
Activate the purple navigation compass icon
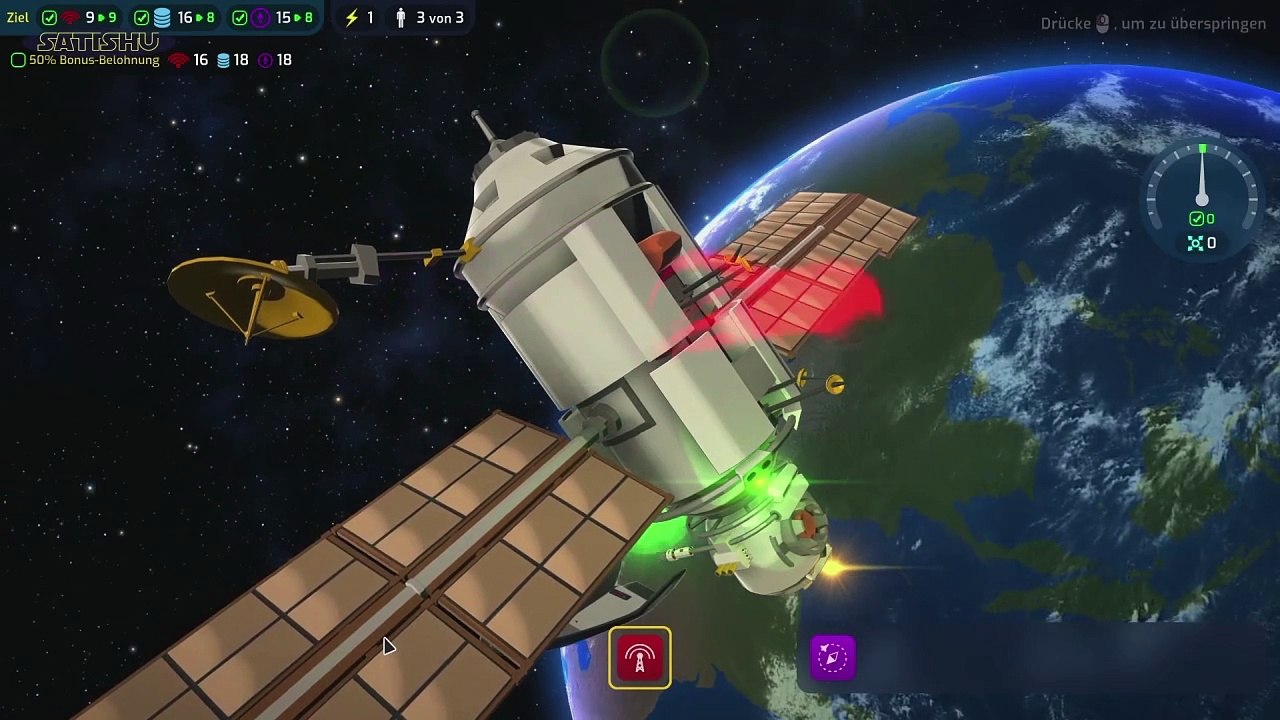pyautogui.click(x=832, y=658)
